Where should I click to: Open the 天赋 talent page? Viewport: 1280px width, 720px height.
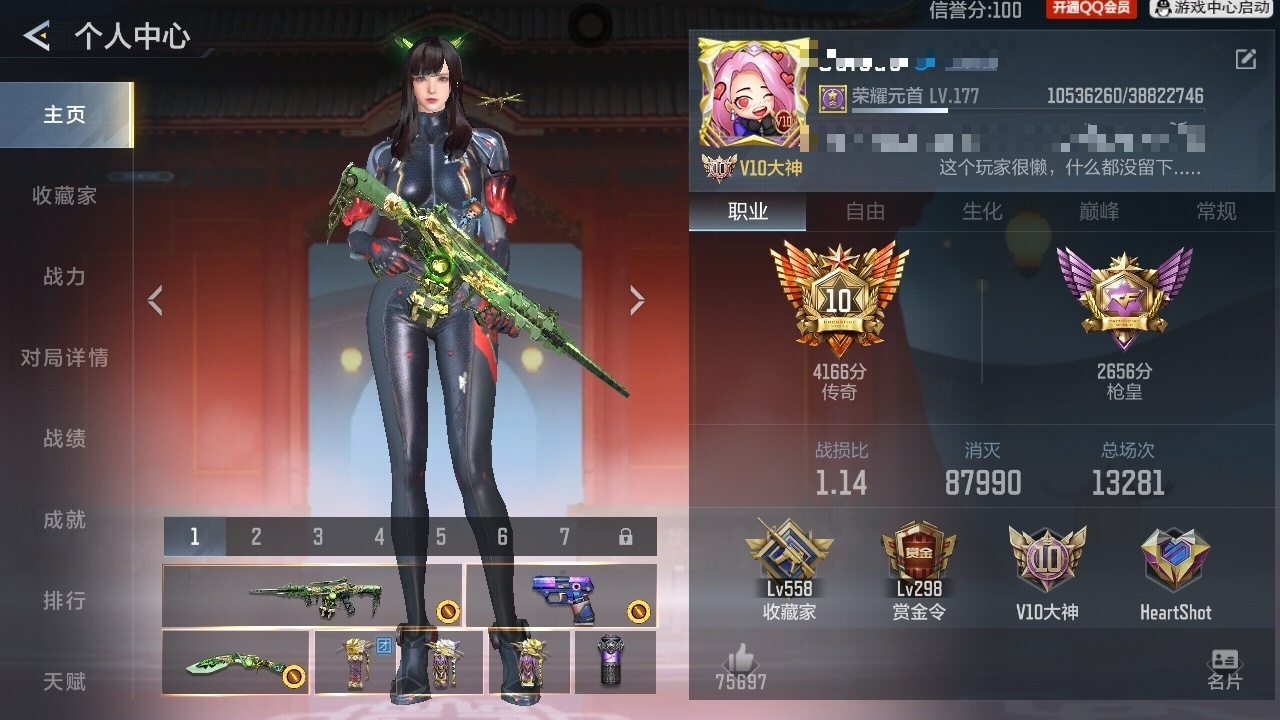(x=65, y=682)
